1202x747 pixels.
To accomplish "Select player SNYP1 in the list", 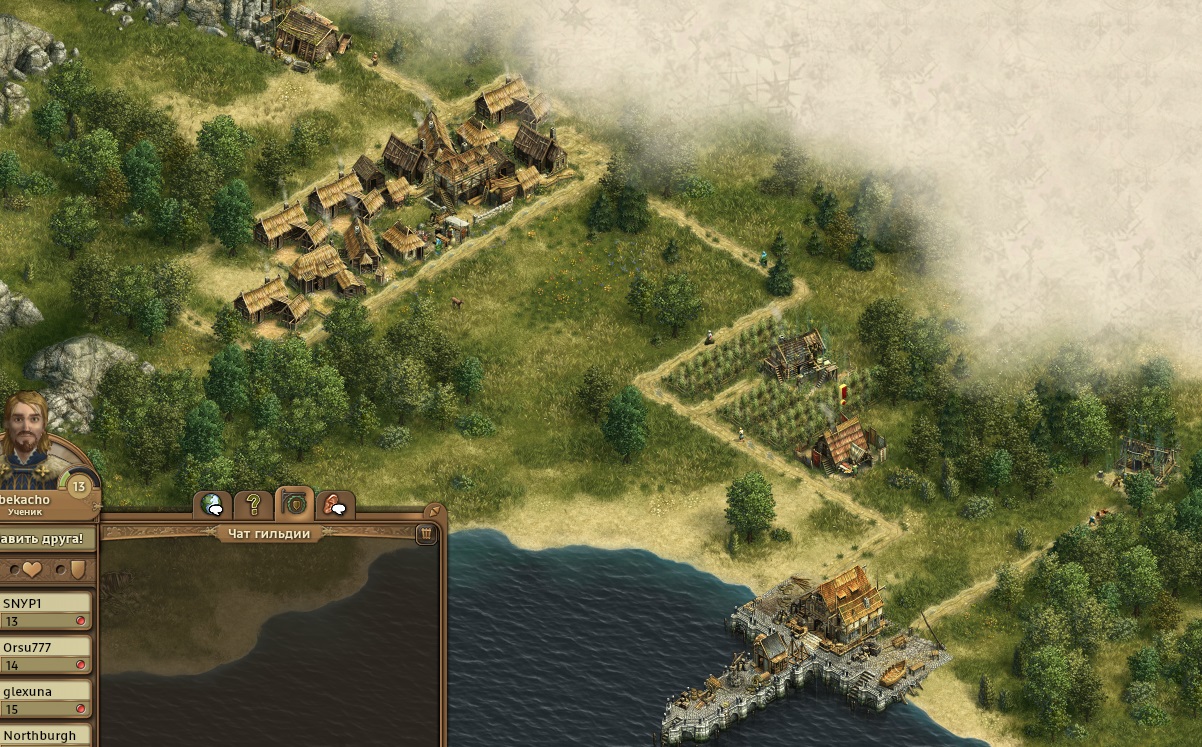I will [x=46, y=611].
